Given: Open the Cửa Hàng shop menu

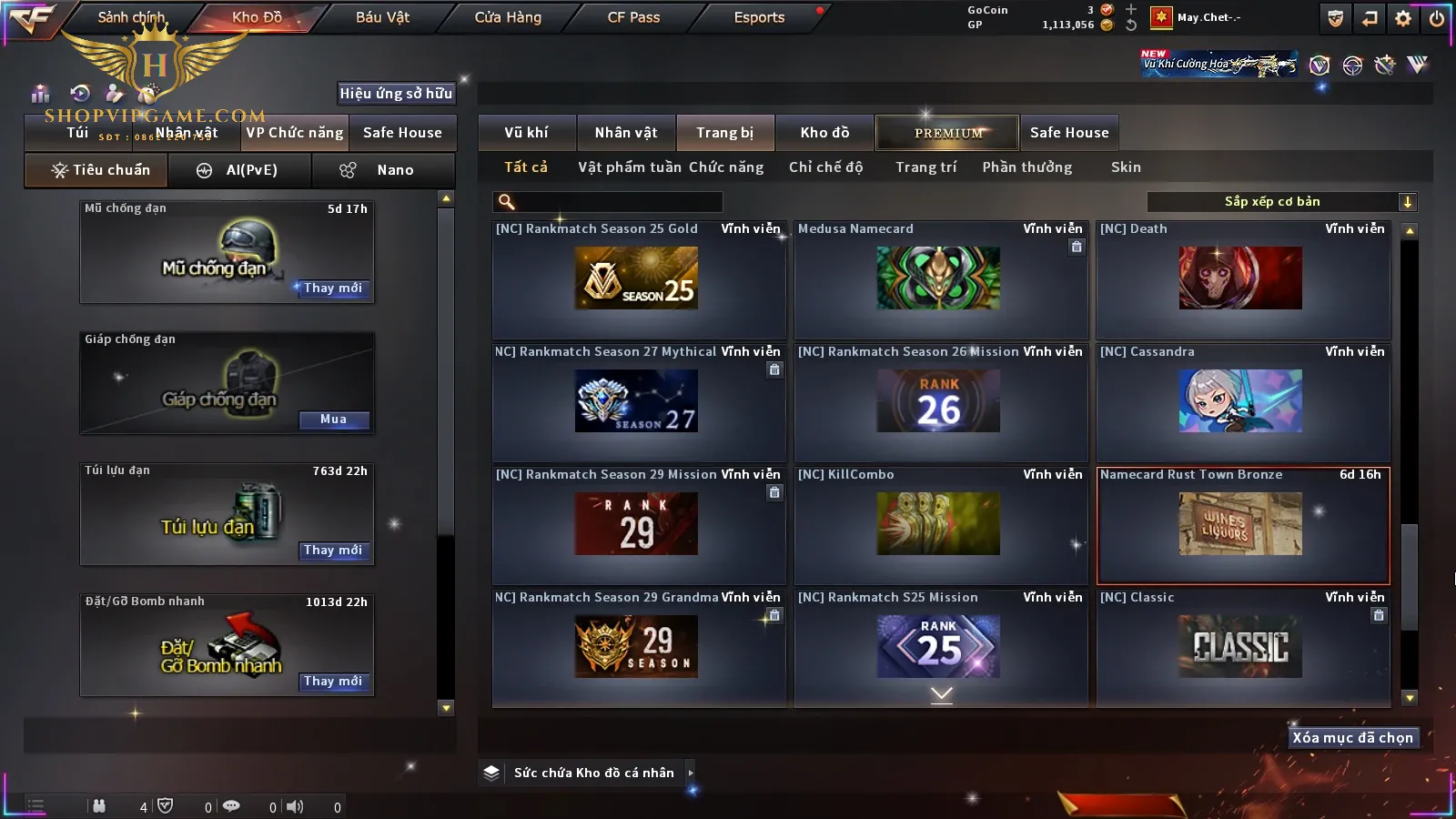Looking at the screenshot, I should pyautogui.click(x=508, y=17).
